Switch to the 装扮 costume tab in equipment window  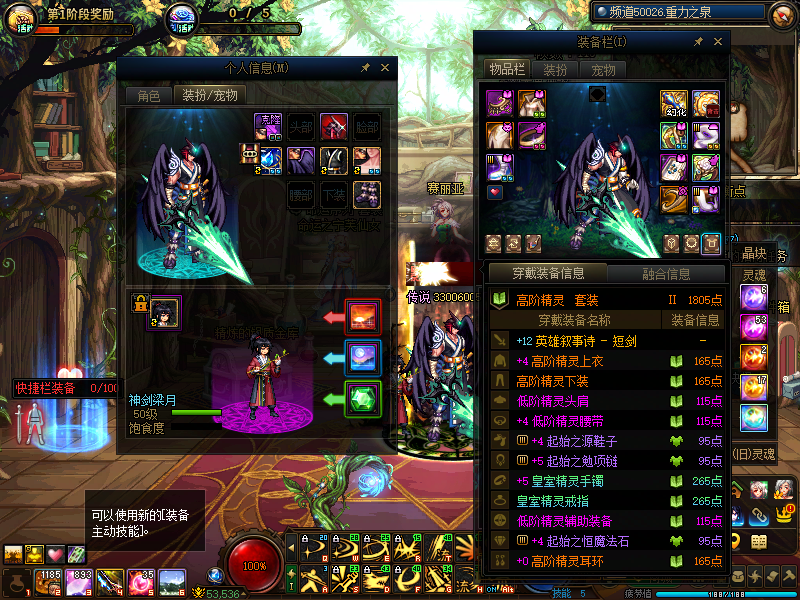555,69
